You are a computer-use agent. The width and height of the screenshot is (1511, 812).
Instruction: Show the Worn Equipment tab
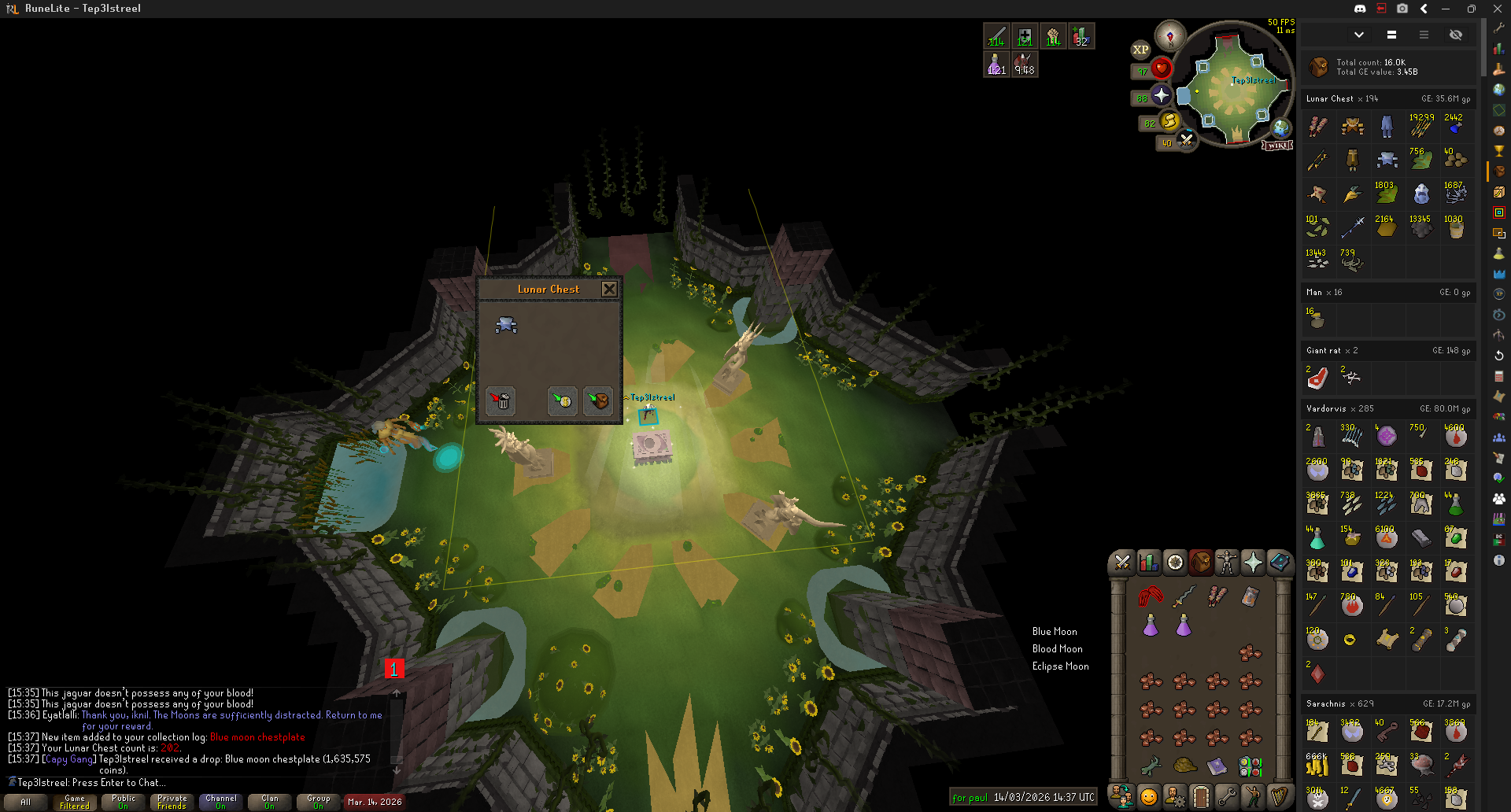point(1227,562)
